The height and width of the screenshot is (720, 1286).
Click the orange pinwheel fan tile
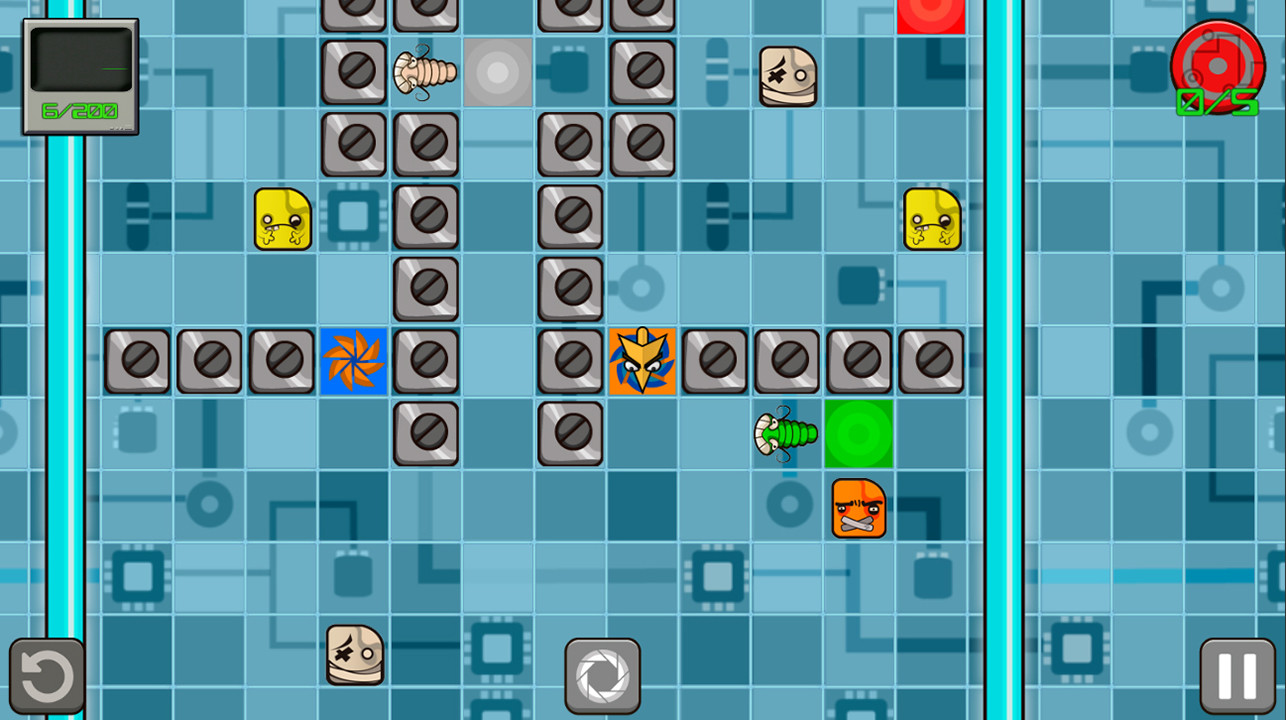click(x=354, y=361)
